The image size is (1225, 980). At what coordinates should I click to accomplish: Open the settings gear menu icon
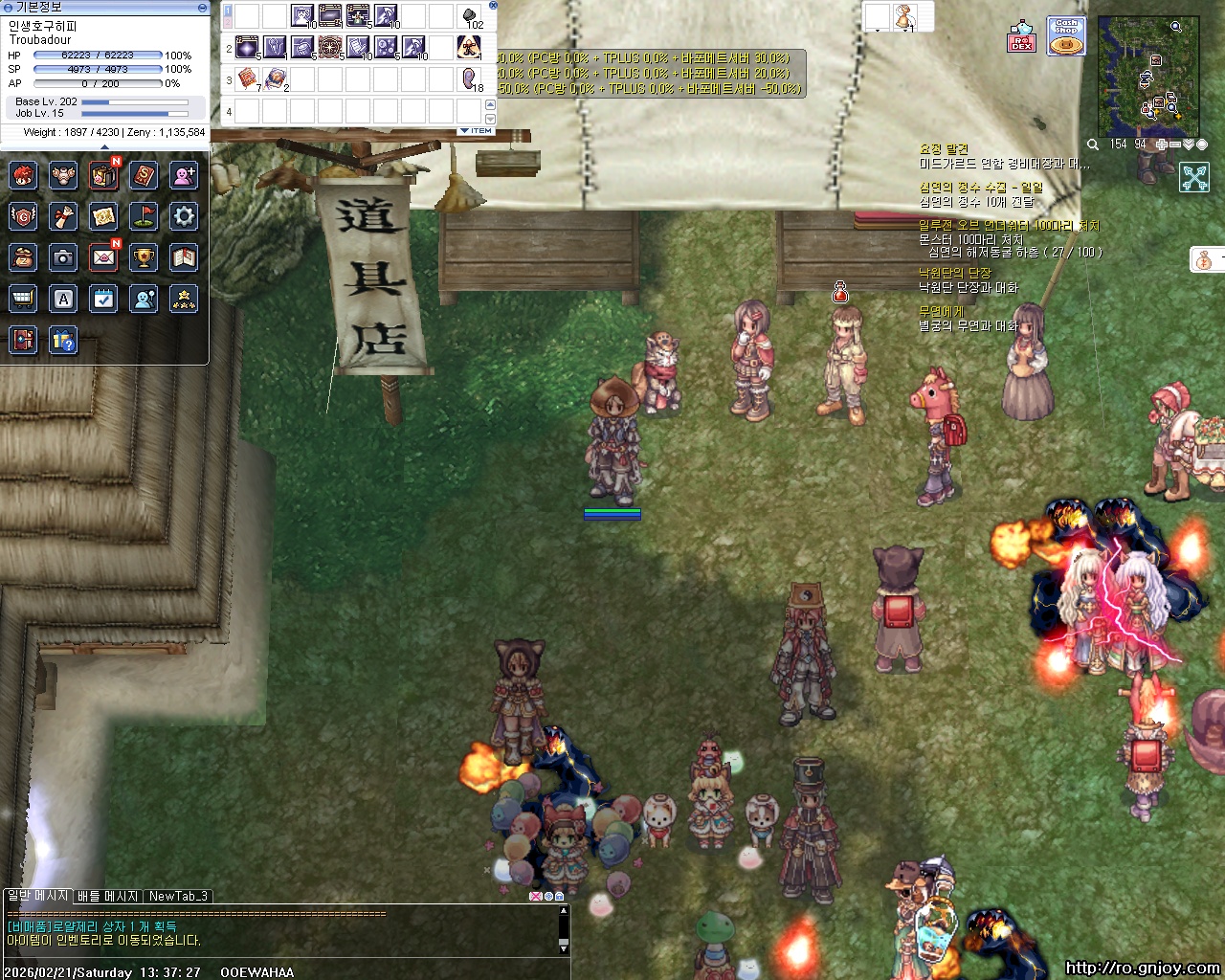pos(184,216)
